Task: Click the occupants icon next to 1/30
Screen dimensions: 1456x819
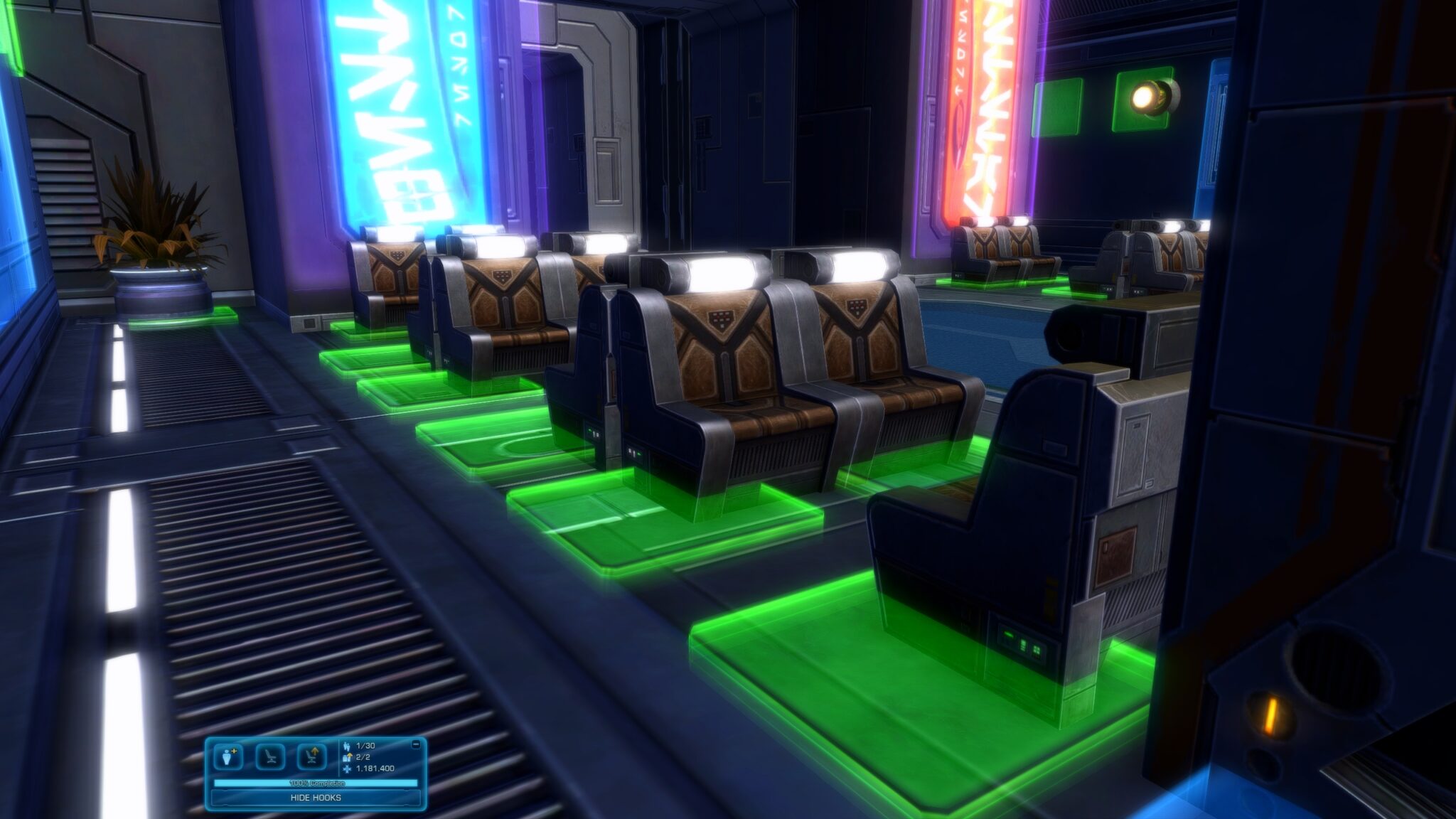Action: (346, 746)
